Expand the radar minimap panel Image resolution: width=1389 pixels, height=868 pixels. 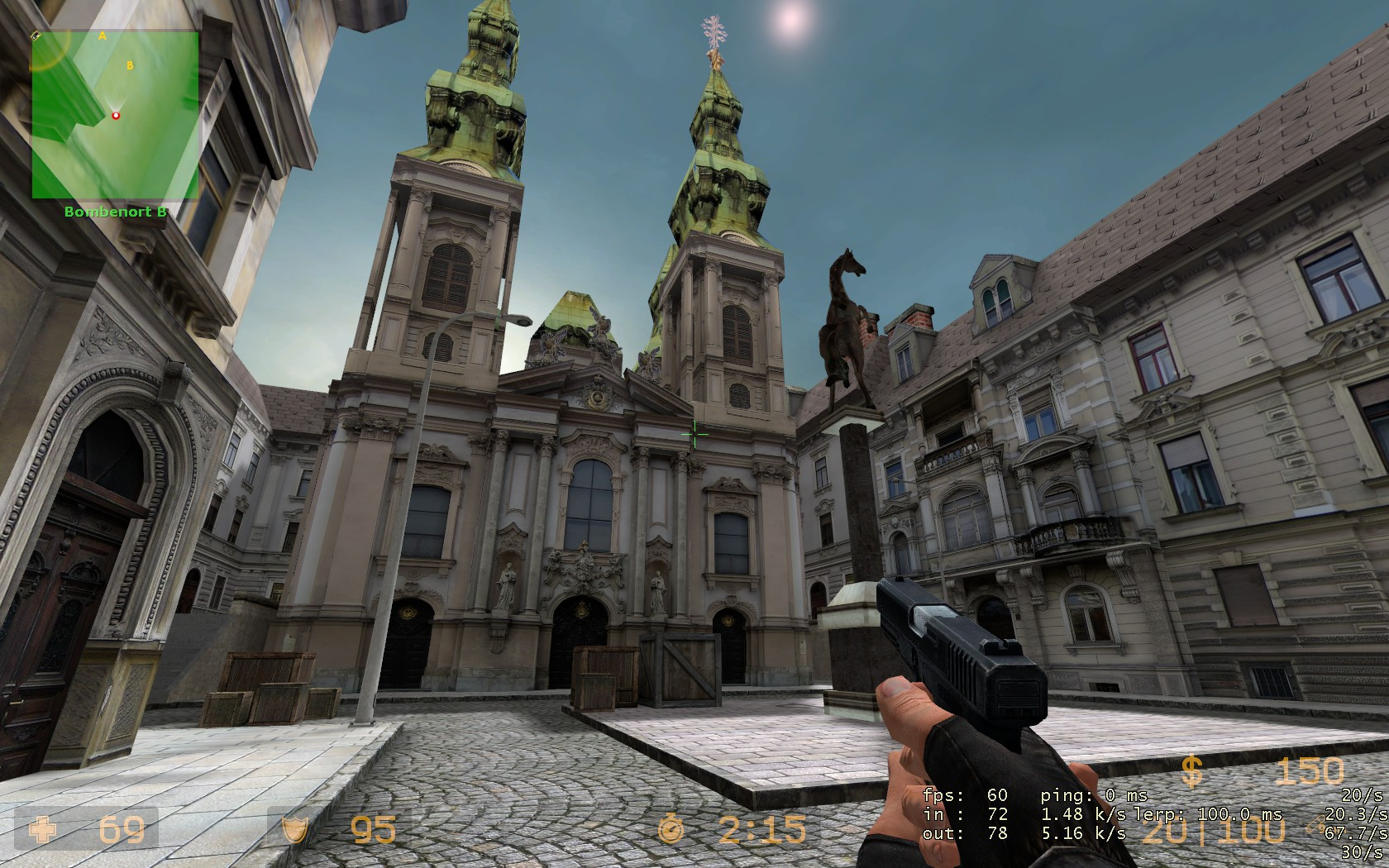pos(116,116)
